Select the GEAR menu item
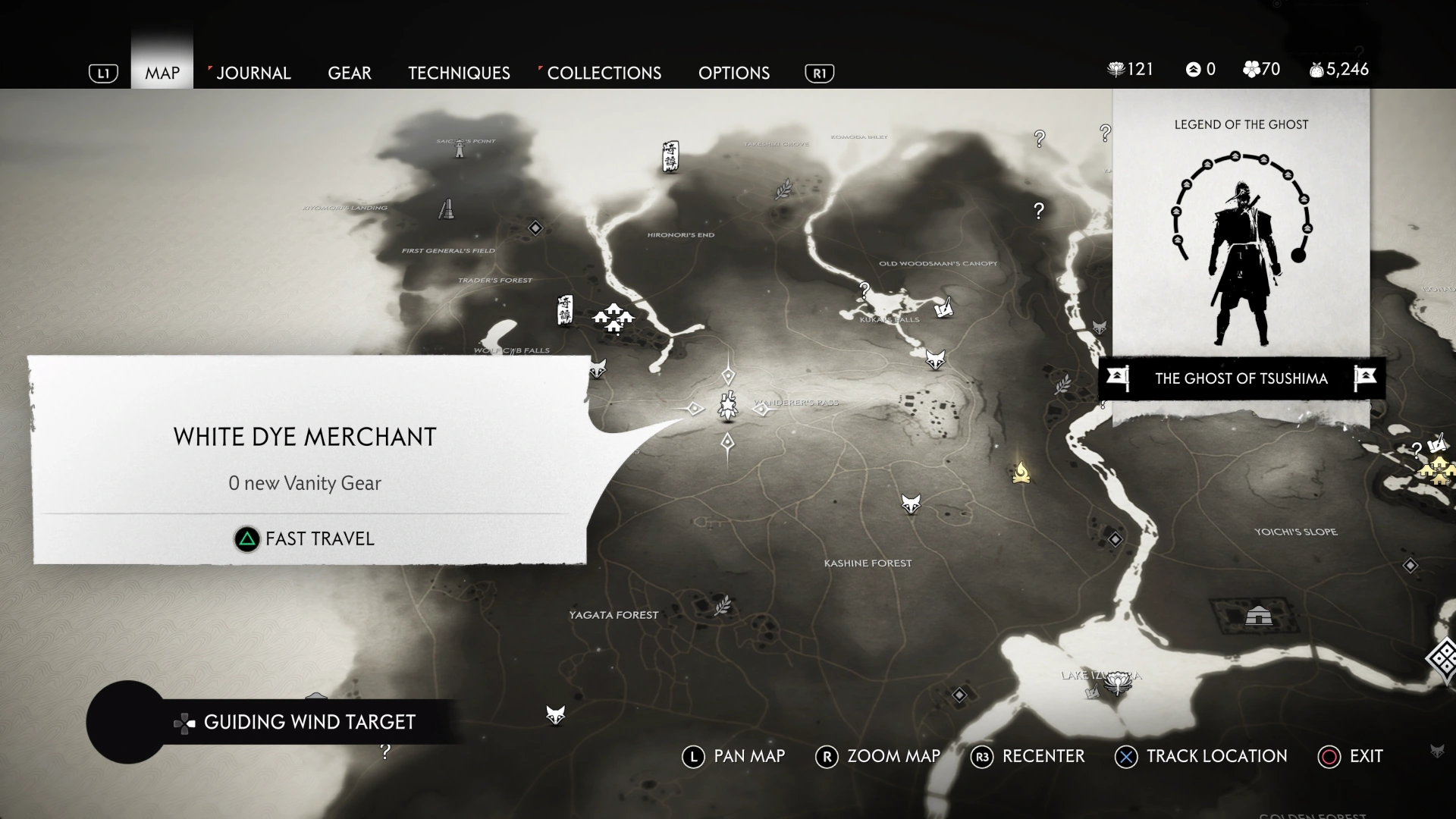 click(x=350, y=73)
